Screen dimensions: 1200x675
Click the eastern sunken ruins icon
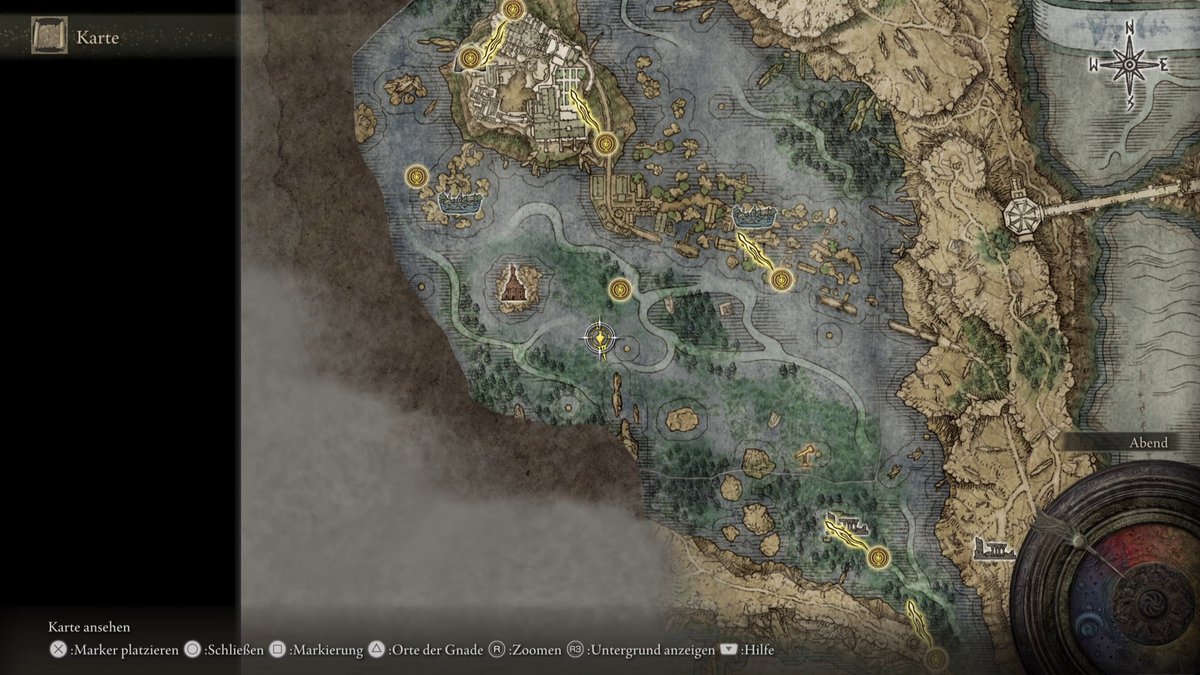pyautogui.click(x=754, y=215)
